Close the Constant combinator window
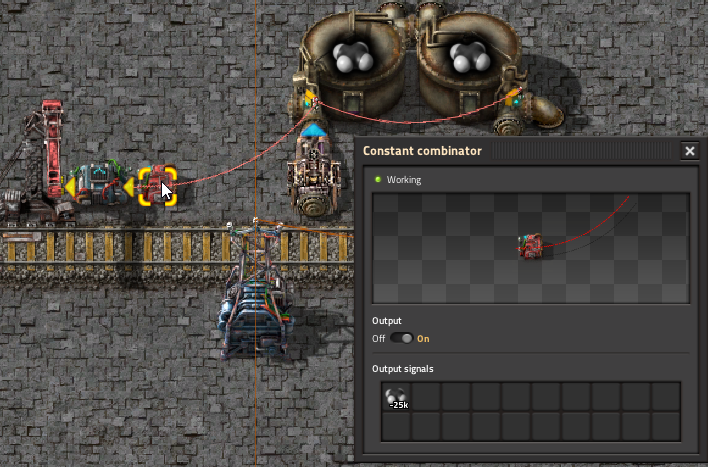This screenshot has height=467, width=708. pos(690,151)
